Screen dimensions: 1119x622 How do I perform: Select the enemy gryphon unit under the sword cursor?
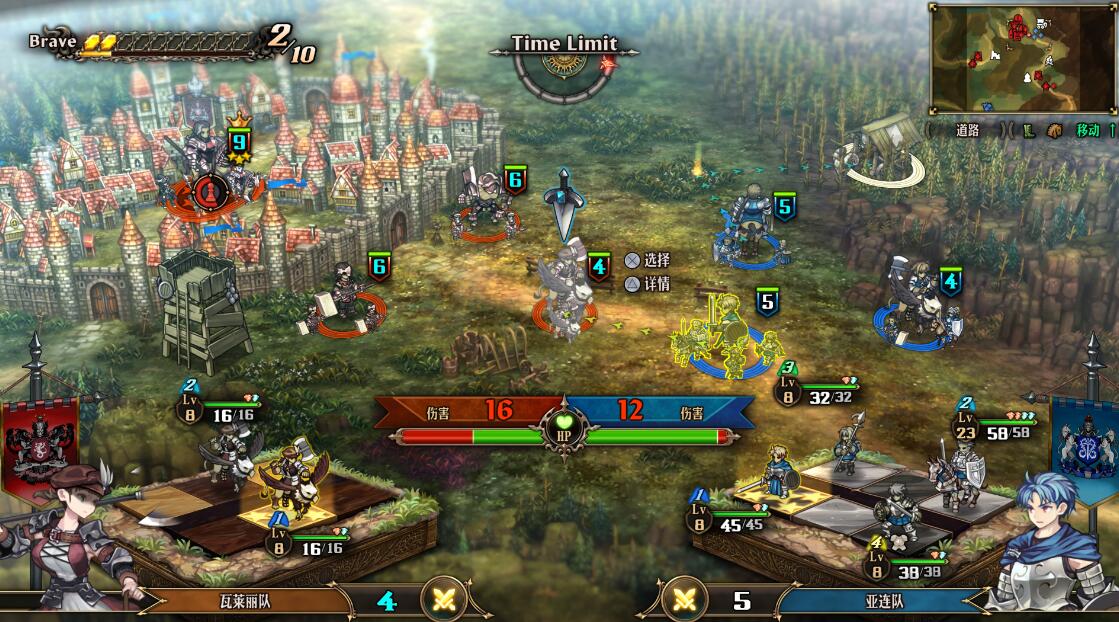coord(565,288)
